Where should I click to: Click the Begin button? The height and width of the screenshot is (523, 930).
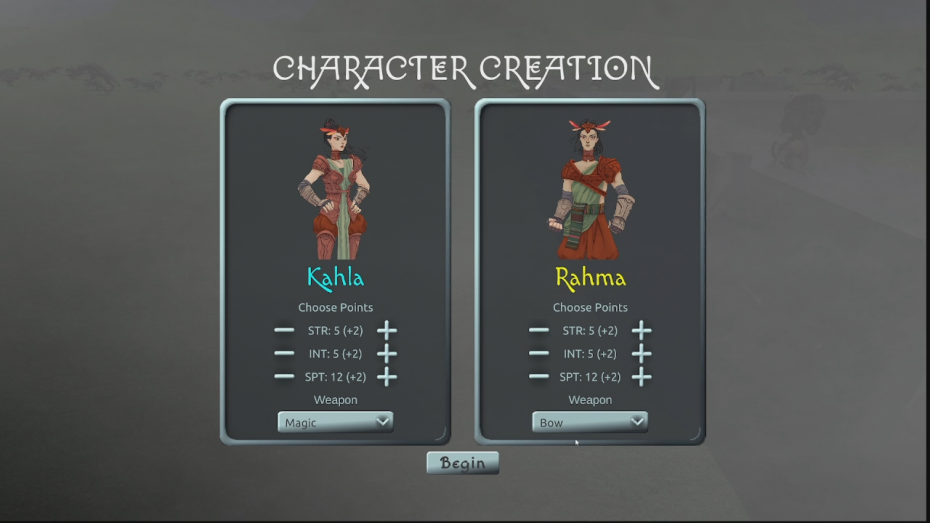point(462,463)
